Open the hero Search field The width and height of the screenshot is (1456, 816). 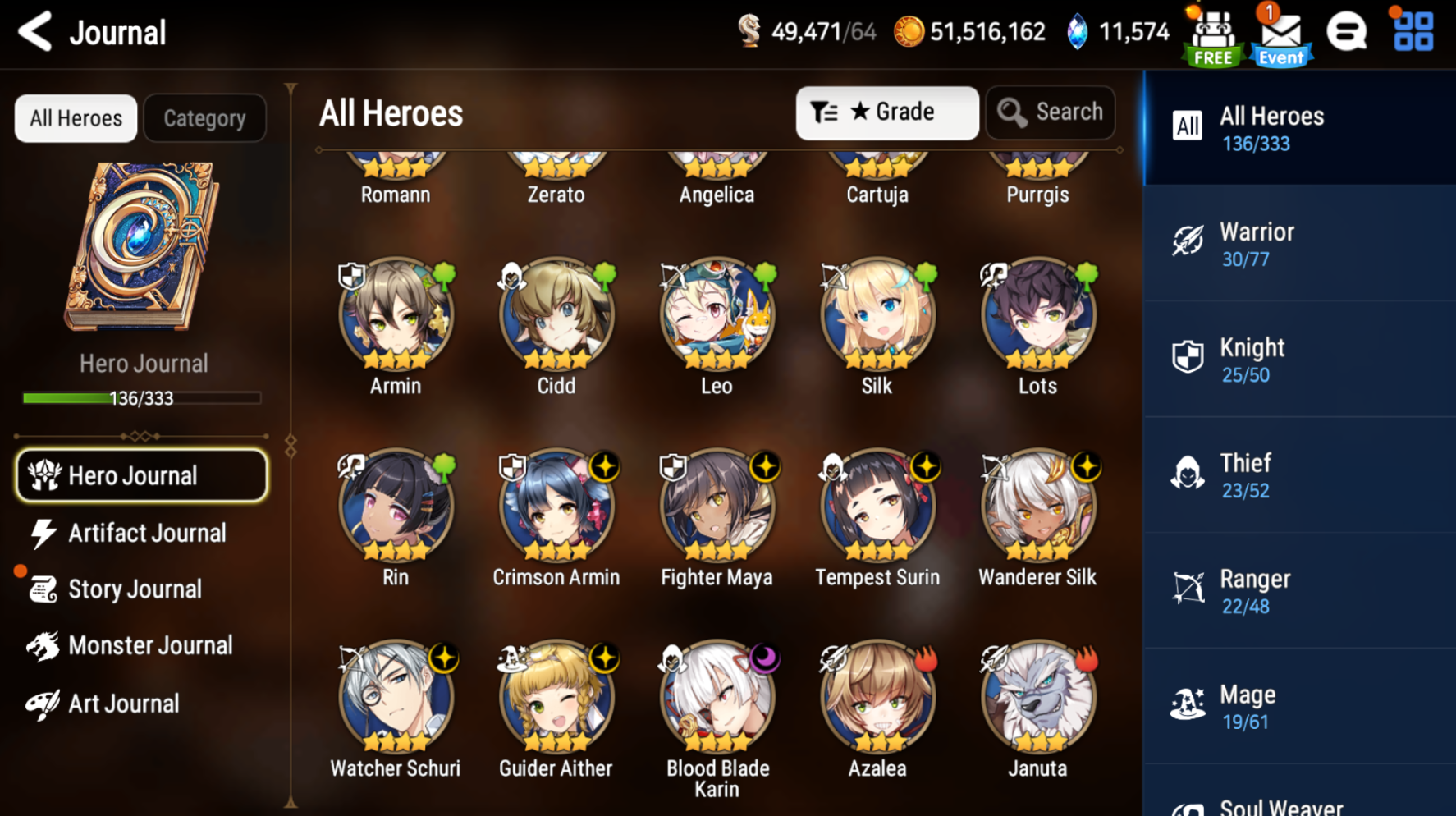1051,112
